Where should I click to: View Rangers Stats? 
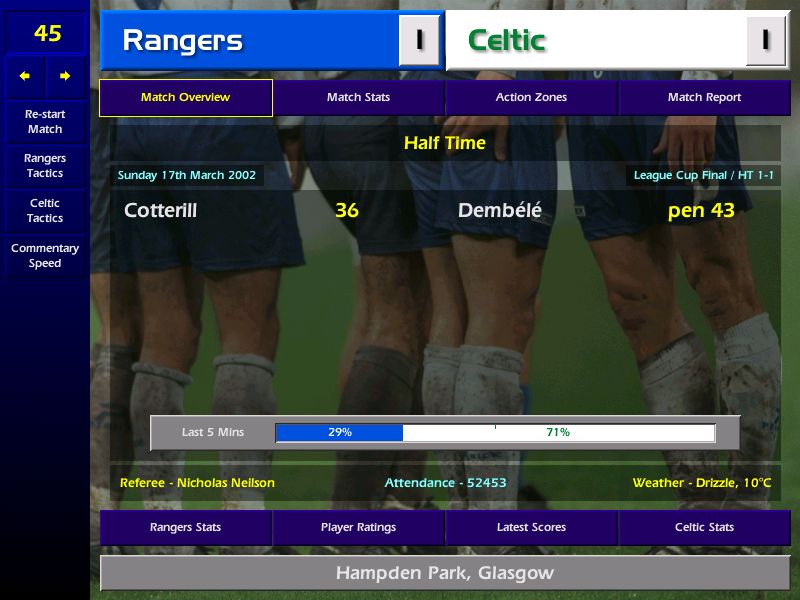185,527
